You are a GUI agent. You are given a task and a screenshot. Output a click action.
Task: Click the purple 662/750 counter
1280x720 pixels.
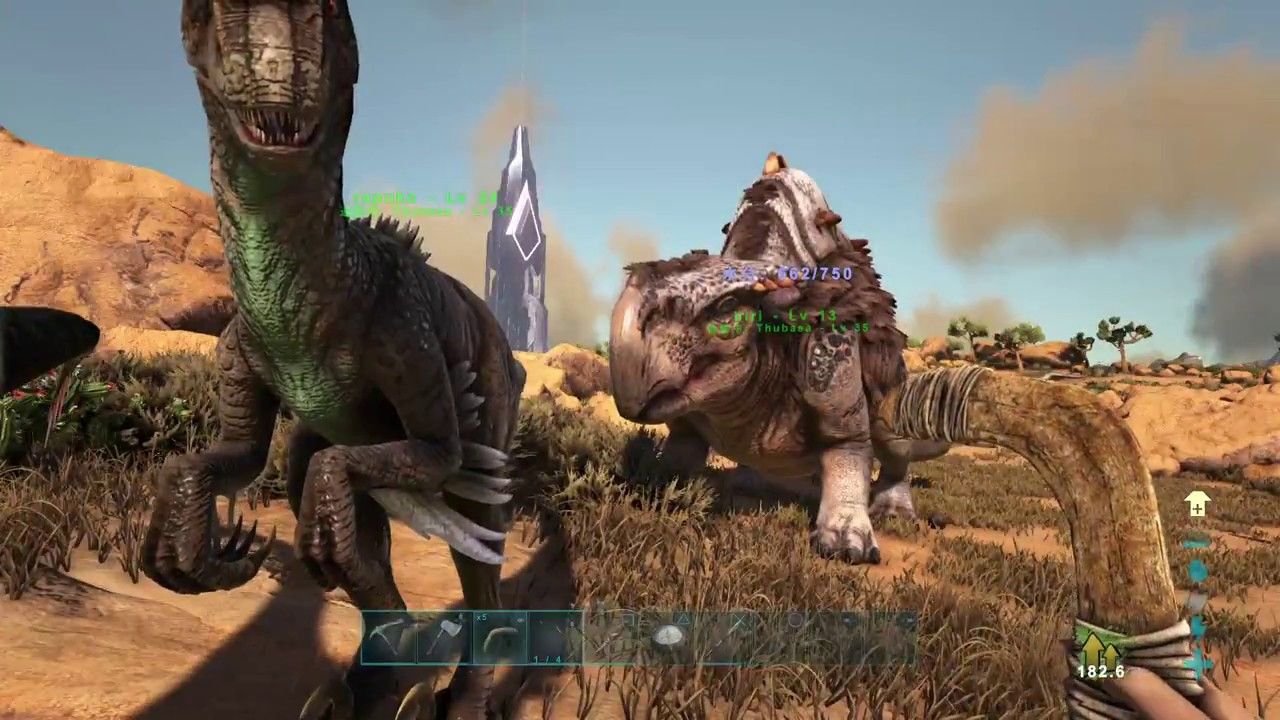point(815,273)
